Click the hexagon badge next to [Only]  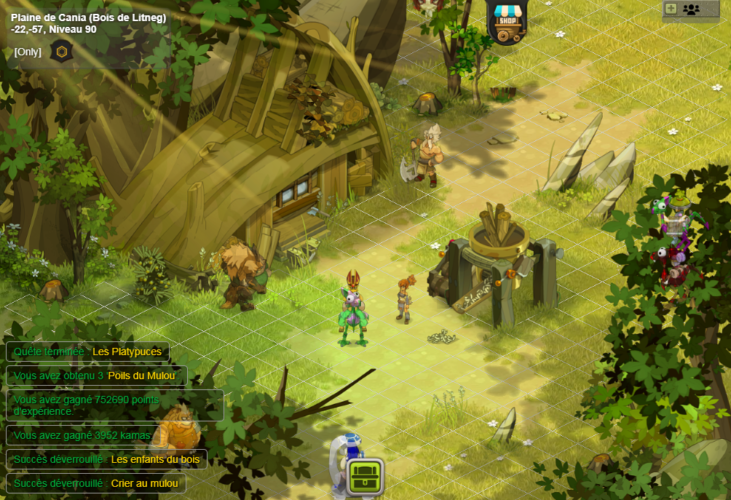(61, 51)
